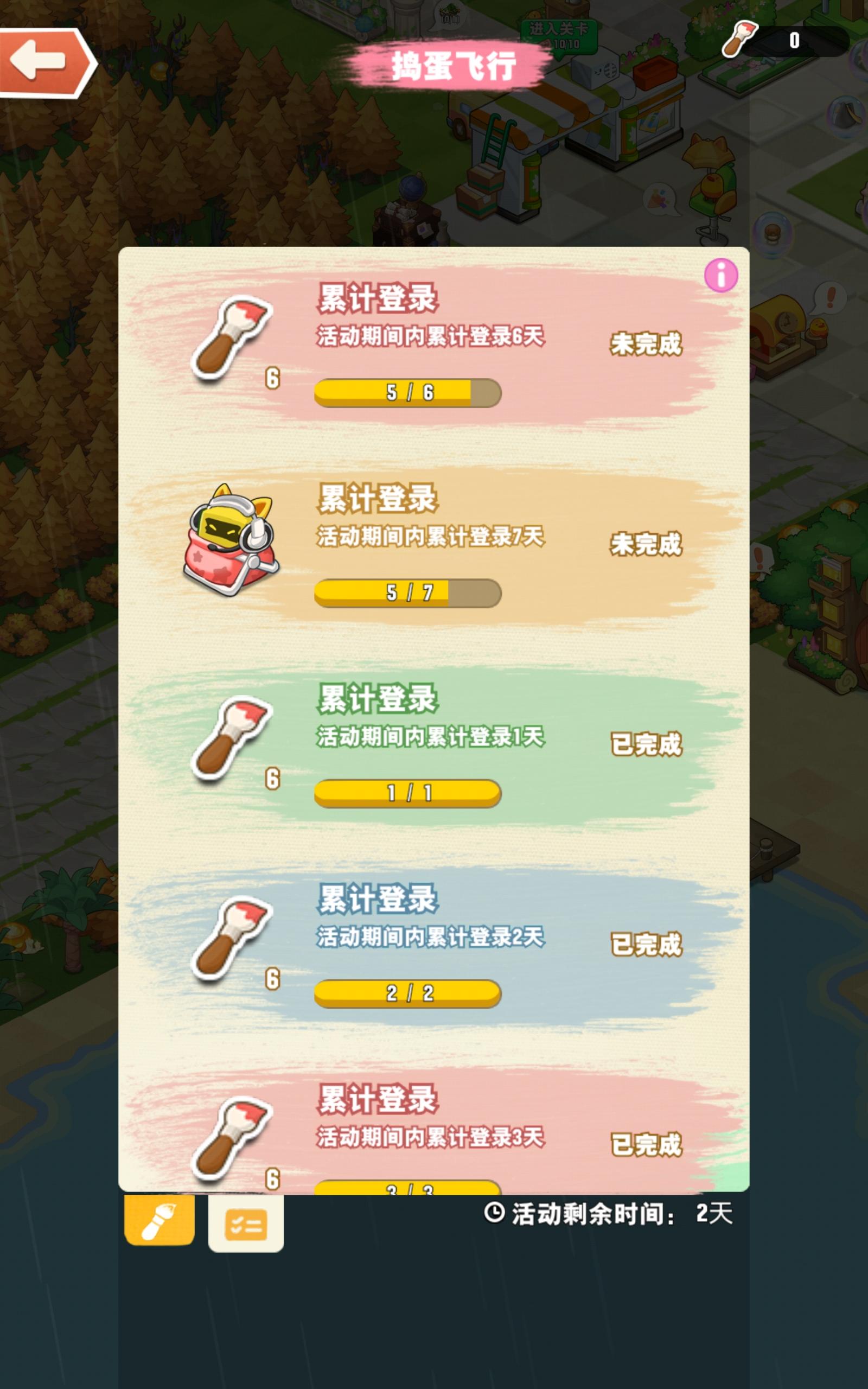868x1389 pixels.
Task: Open the pink info button in the panel corner
Action: pyautogui.click(x=721, y=275)
